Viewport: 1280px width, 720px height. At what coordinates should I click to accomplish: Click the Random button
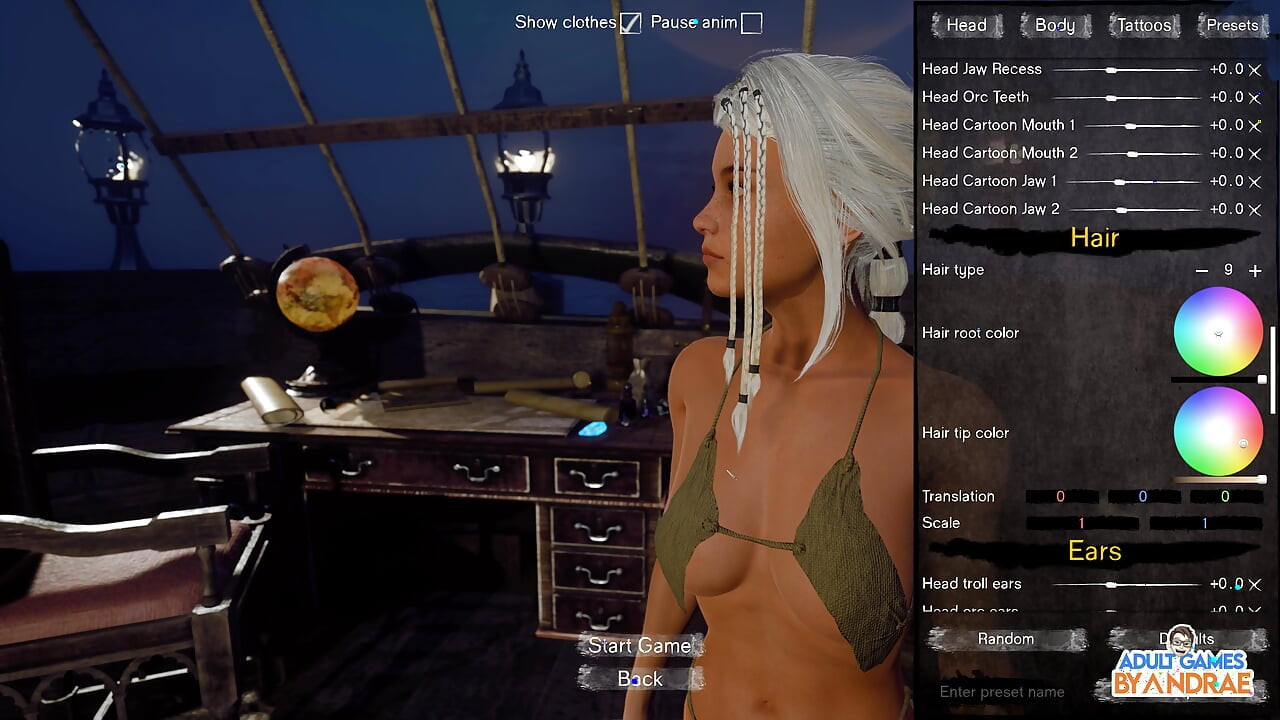[1005, 639]
